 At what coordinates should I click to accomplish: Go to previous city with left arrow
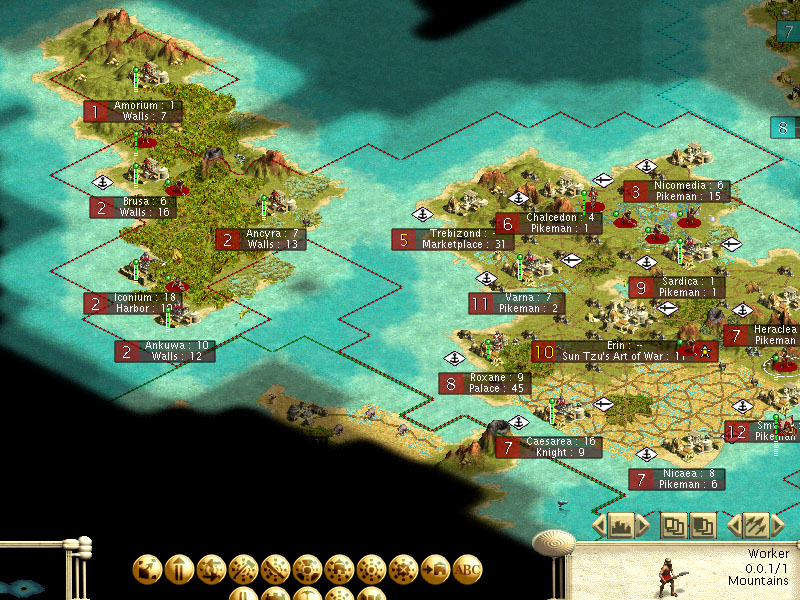click(x=598, y=524)
